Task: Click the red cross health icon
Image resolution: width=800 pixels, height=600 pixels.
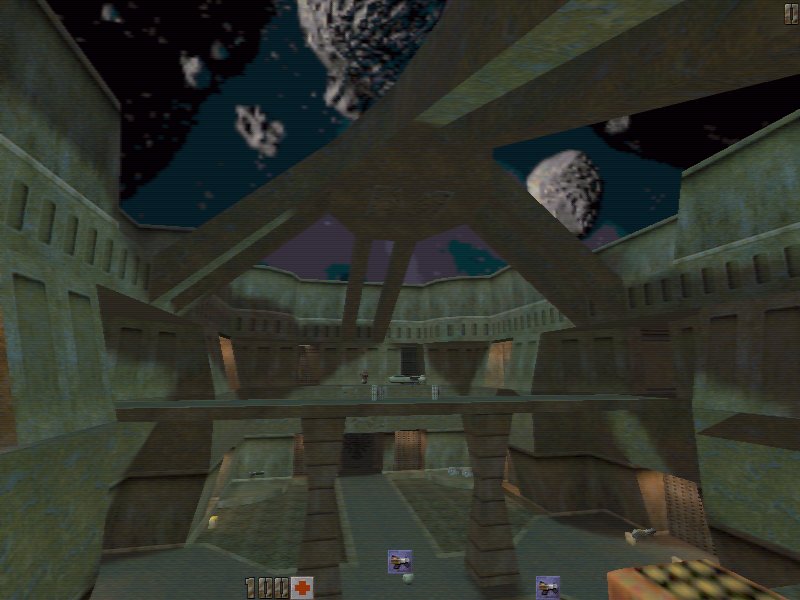Action: (x=302, y=588)
